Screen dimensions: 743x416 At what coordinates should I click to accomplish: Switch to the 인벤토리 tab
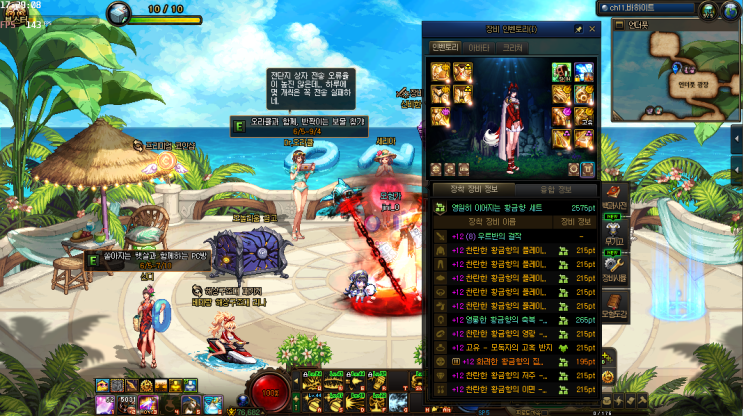444,46
